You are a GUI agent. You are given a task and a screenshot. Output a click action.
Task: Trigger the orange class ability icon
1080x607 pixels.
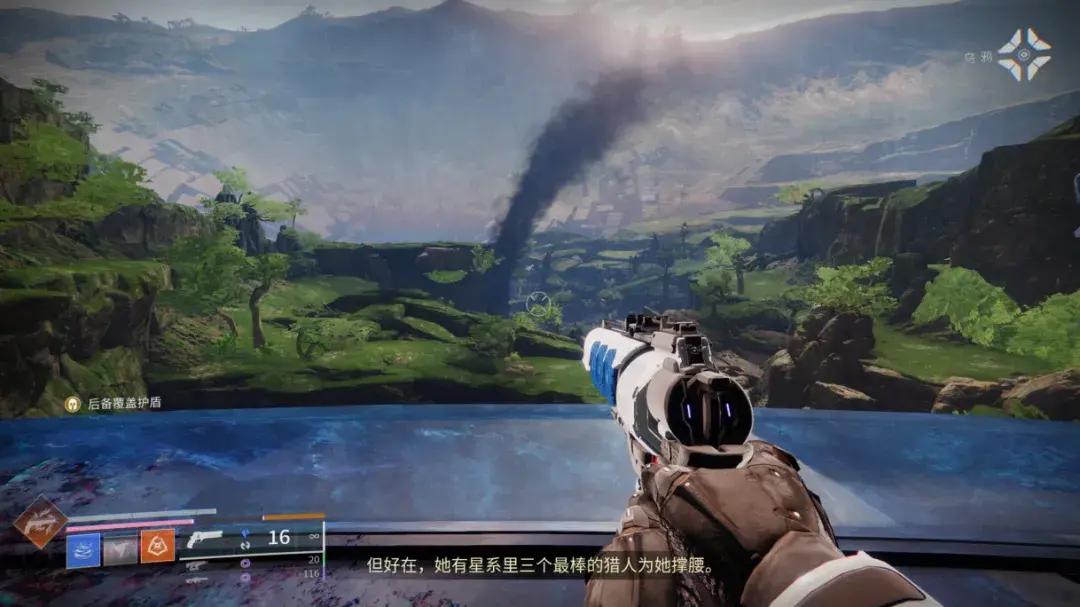tap(157, 547)
